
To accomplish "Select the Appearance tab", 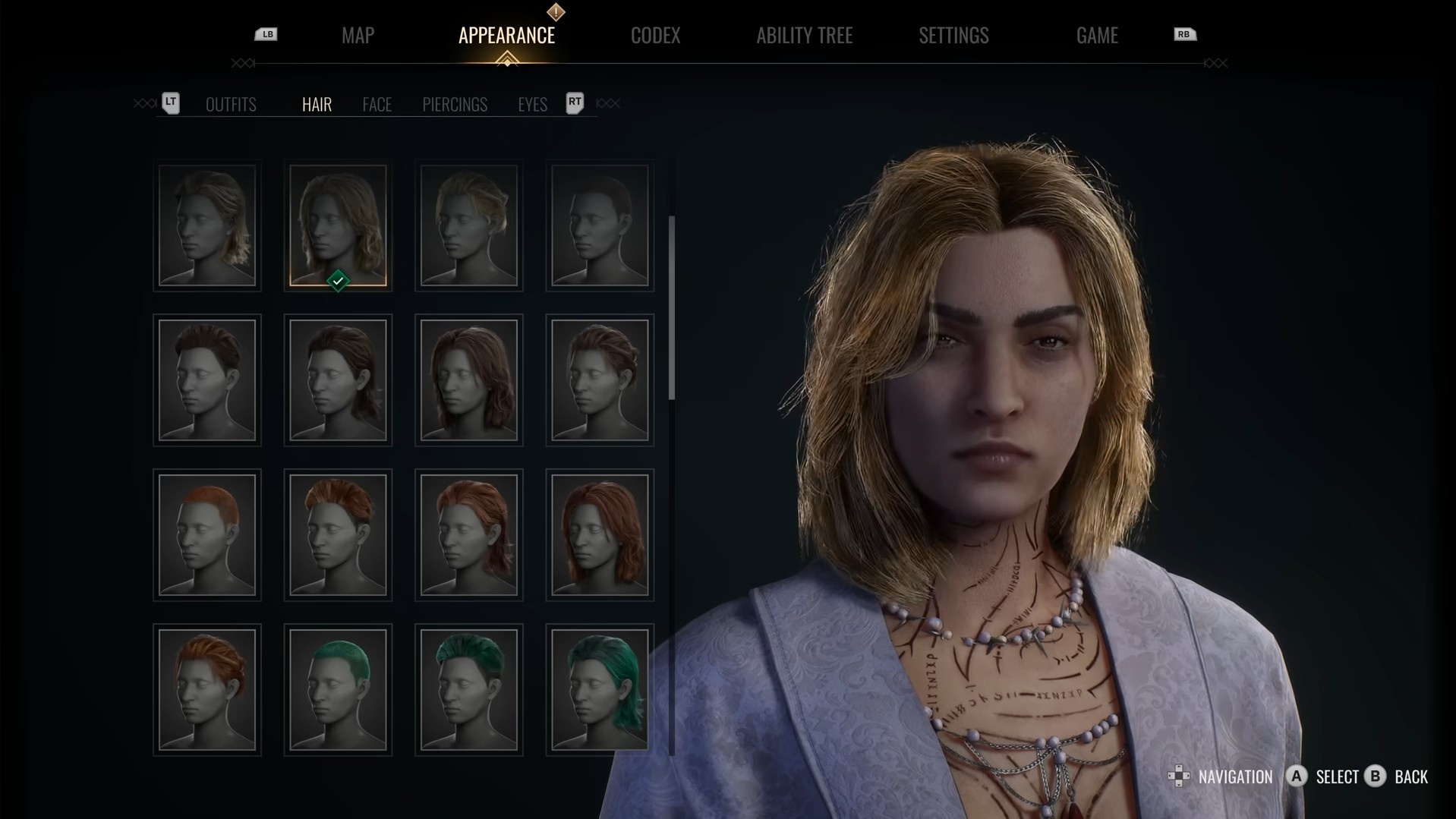I will pos(506,36).
